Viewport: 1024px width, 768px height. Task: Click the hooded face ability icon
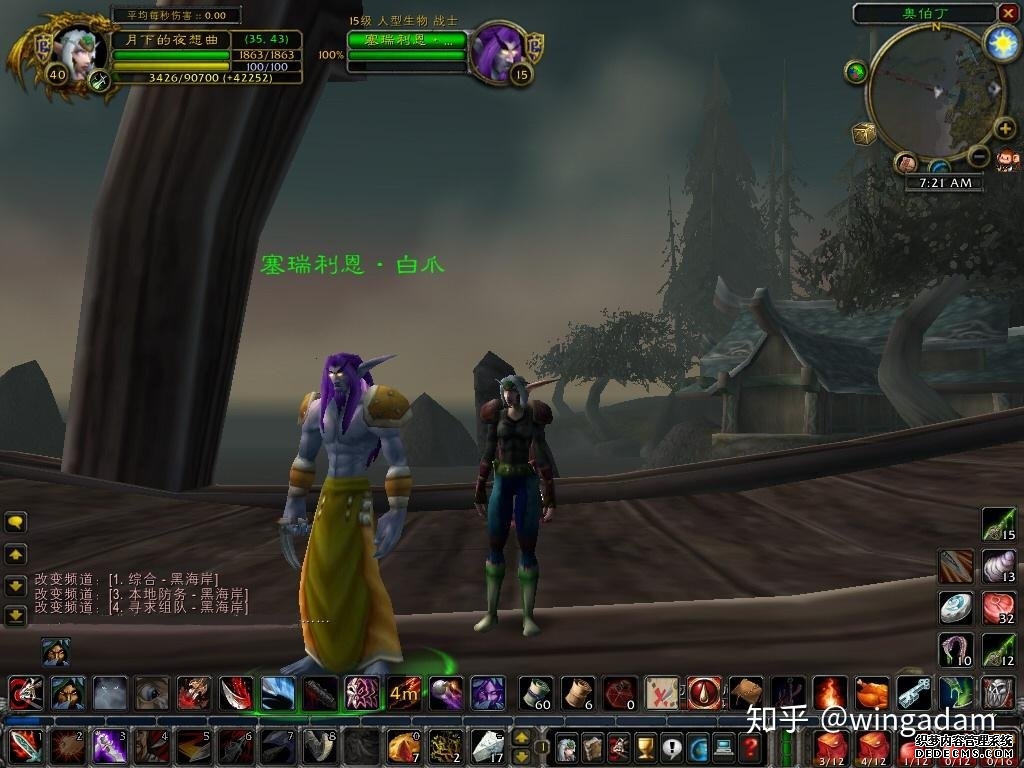coord(68,692)
